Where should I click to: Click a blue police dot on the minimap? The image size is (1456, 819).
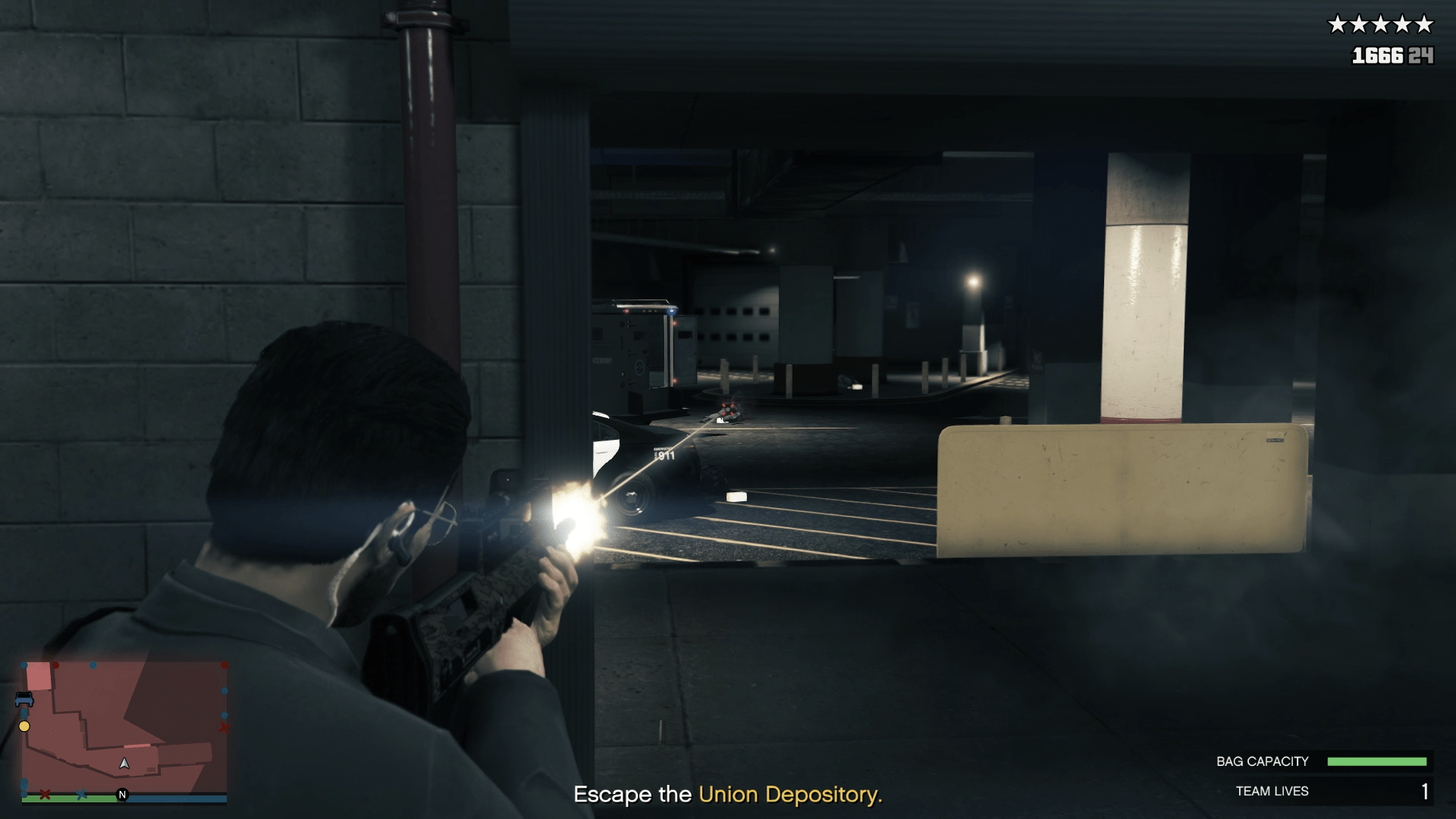pyautogui.click(x=93, y=665)
